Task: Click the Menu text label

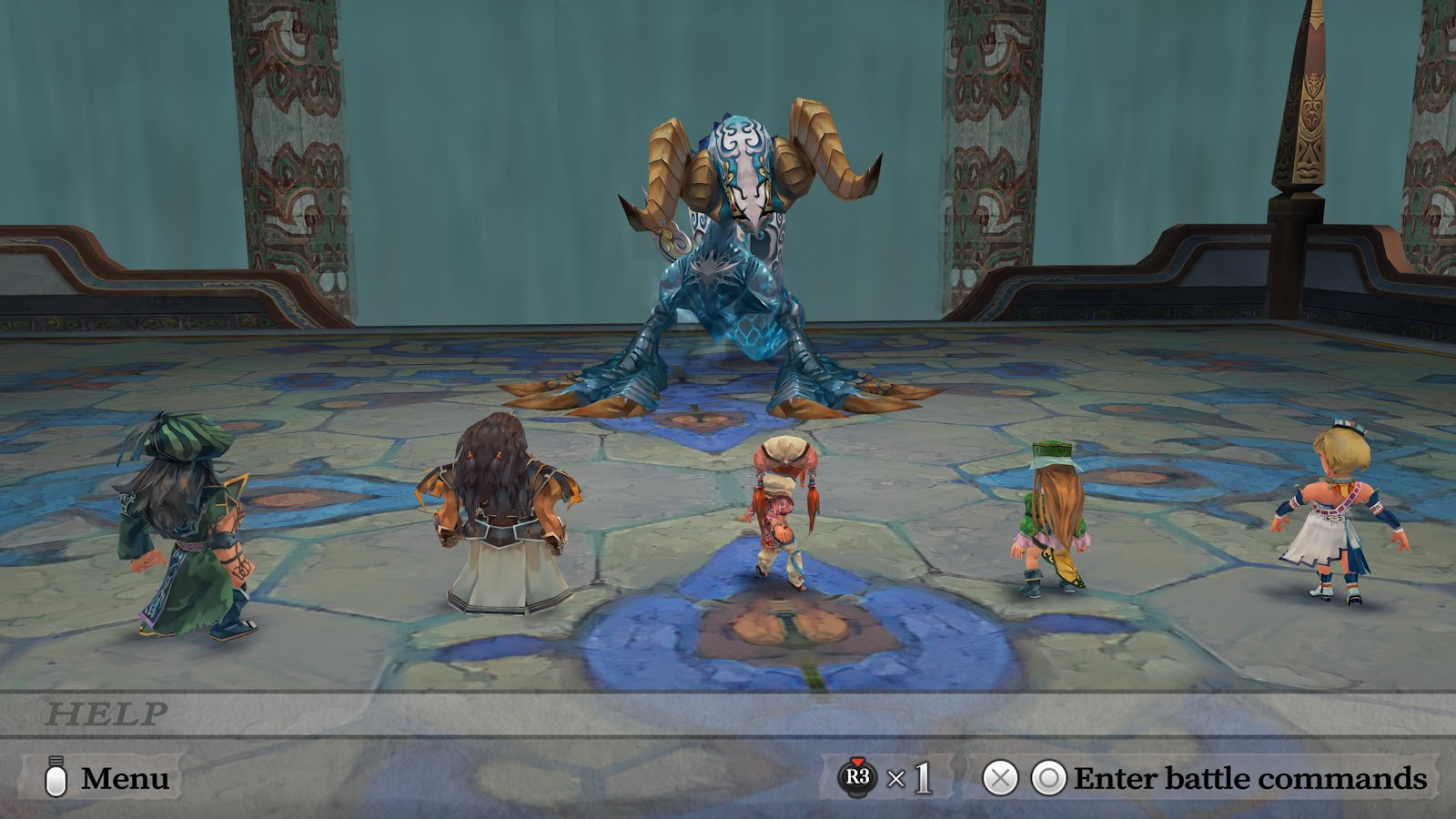Action: (x=123, y=779)
